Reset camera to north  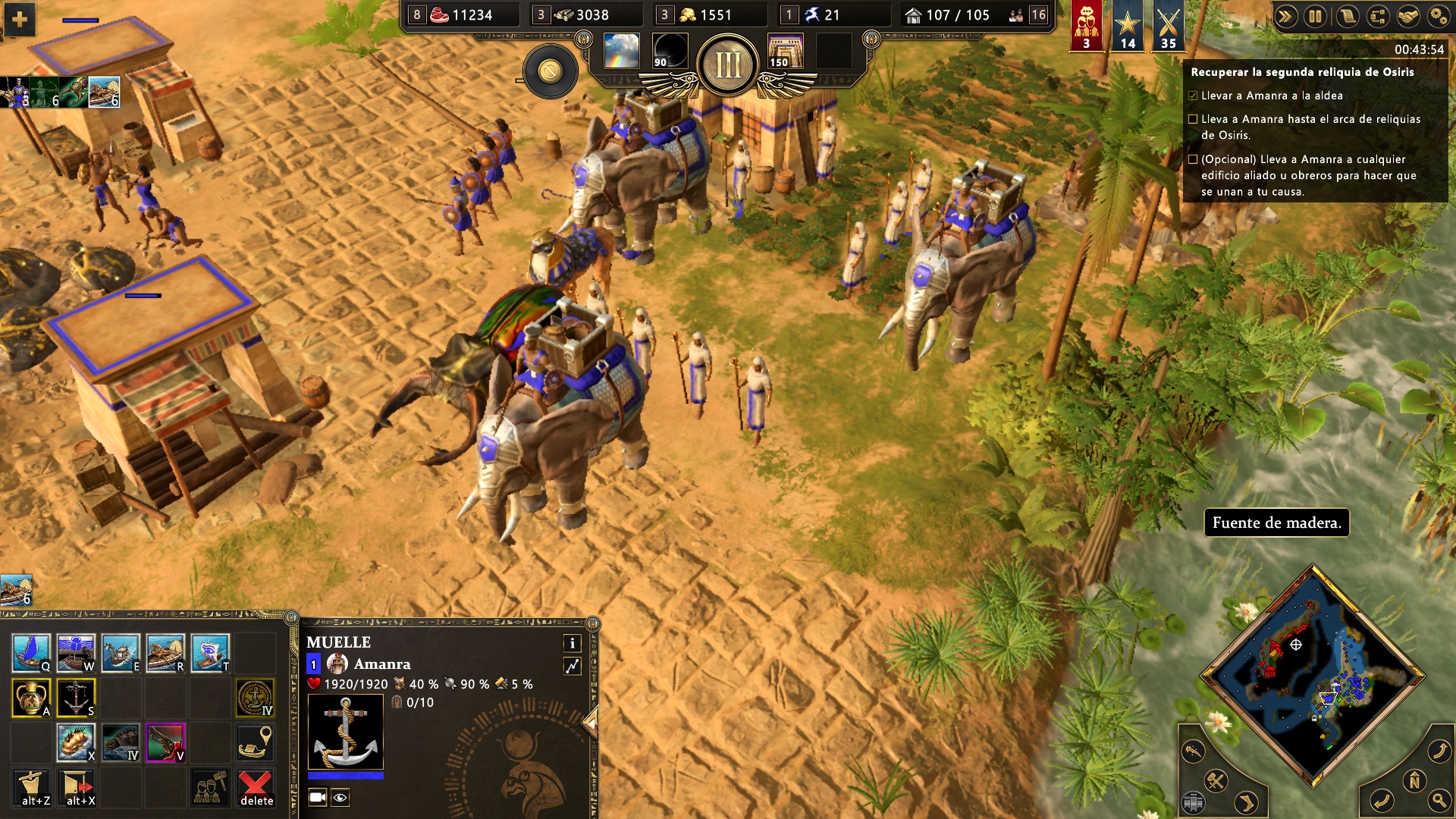[1414, 780]
